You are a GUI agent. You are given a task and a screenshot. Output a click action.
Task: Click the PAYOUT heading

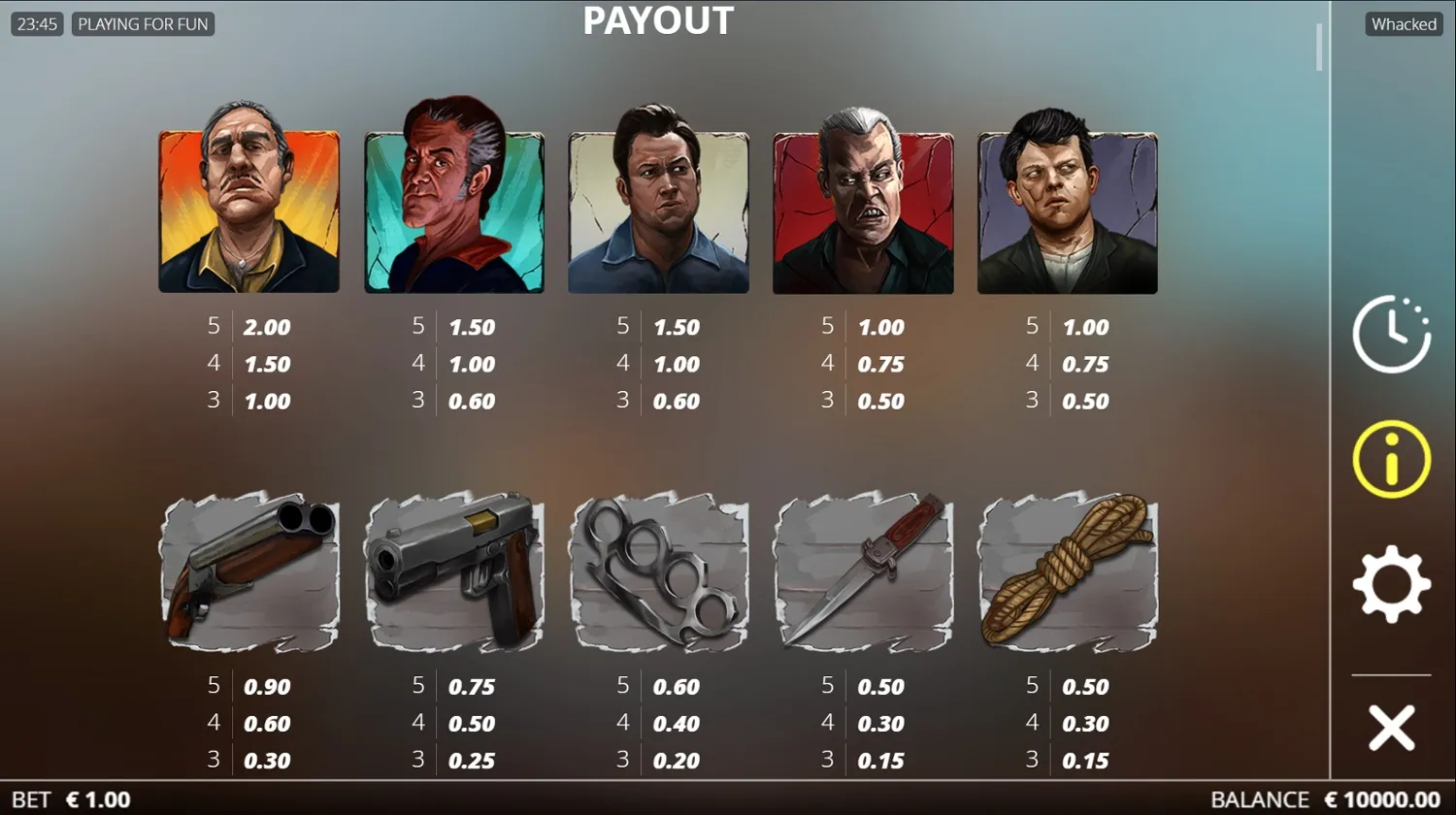pyautogui.click(x=658, y=20)
